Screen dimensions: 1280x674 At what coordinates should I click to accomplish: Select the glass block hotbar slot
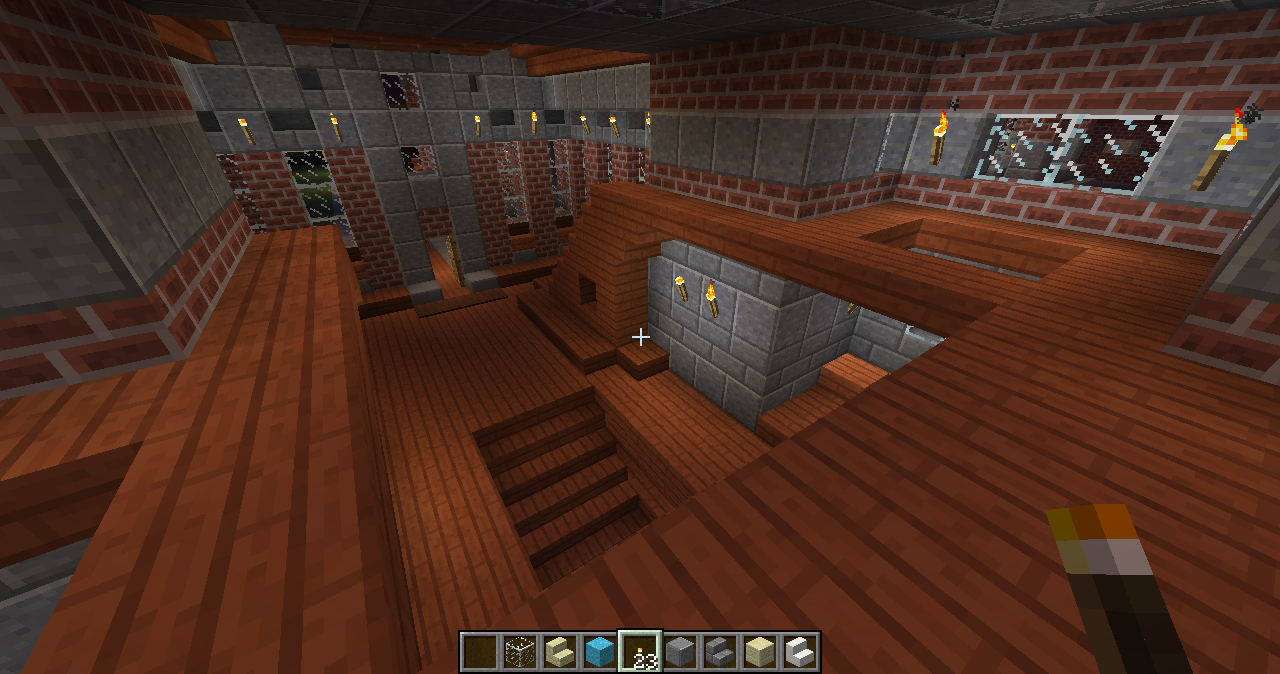[x=520, y=652]
